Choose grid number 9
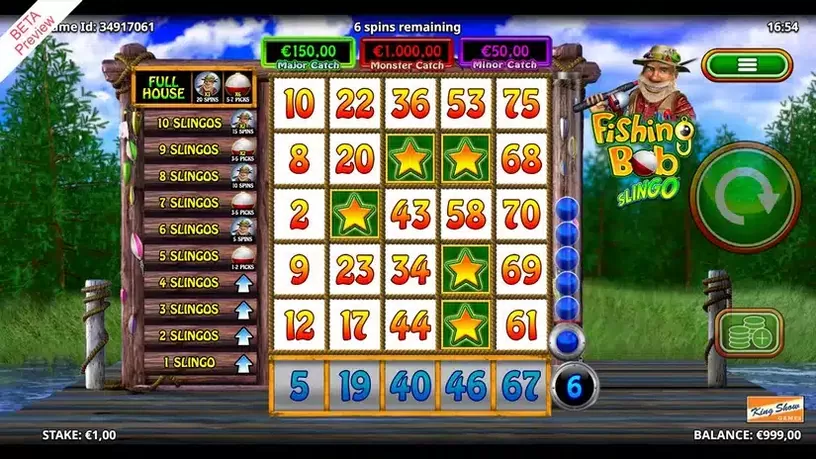This screenshot has width=816, height=459. click(x=298, y=268)
